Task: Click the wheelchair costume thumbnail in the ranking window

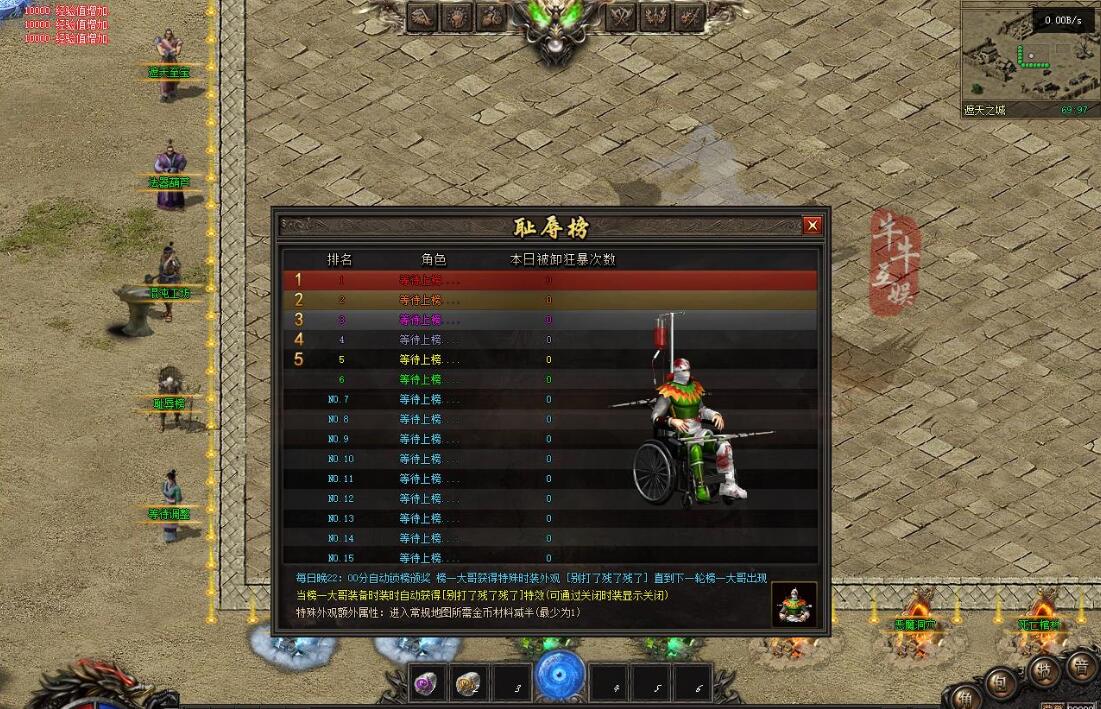Action: [794, 604]
